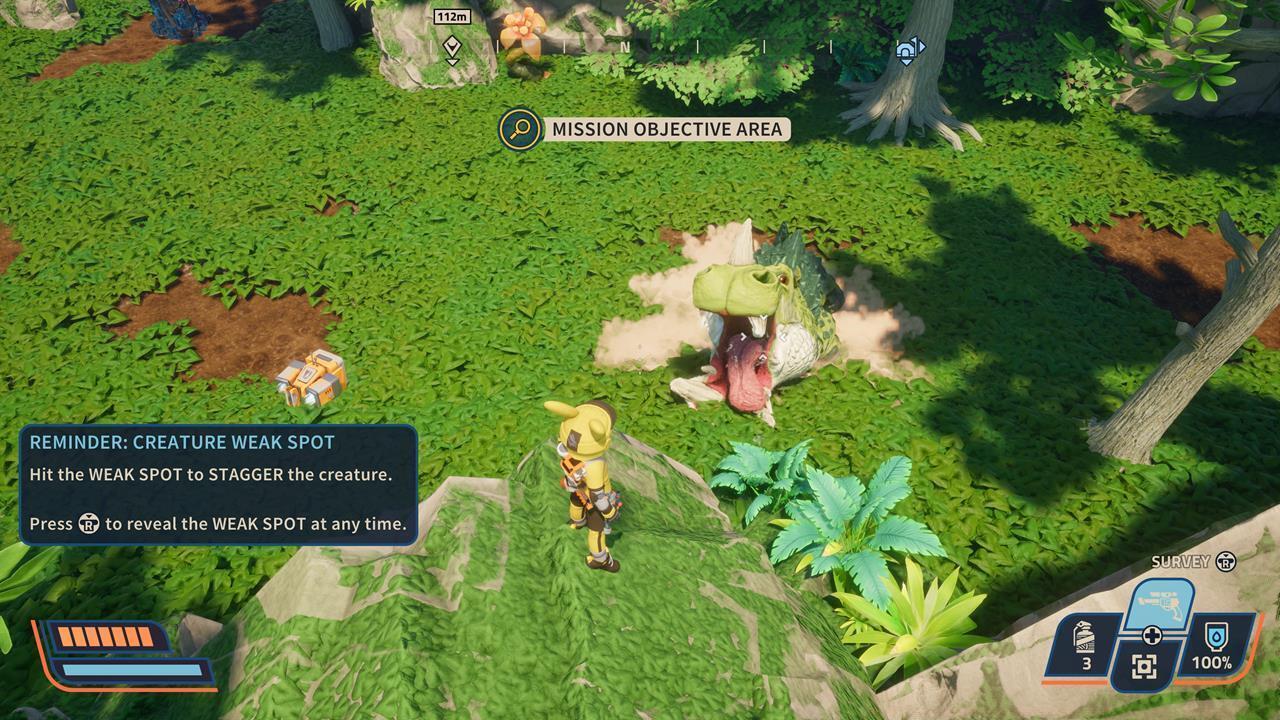The height and width of the screenshot is (720, 1280).
Task: Select the blaster pistol weapon slot
Action: pos(1161,602)
